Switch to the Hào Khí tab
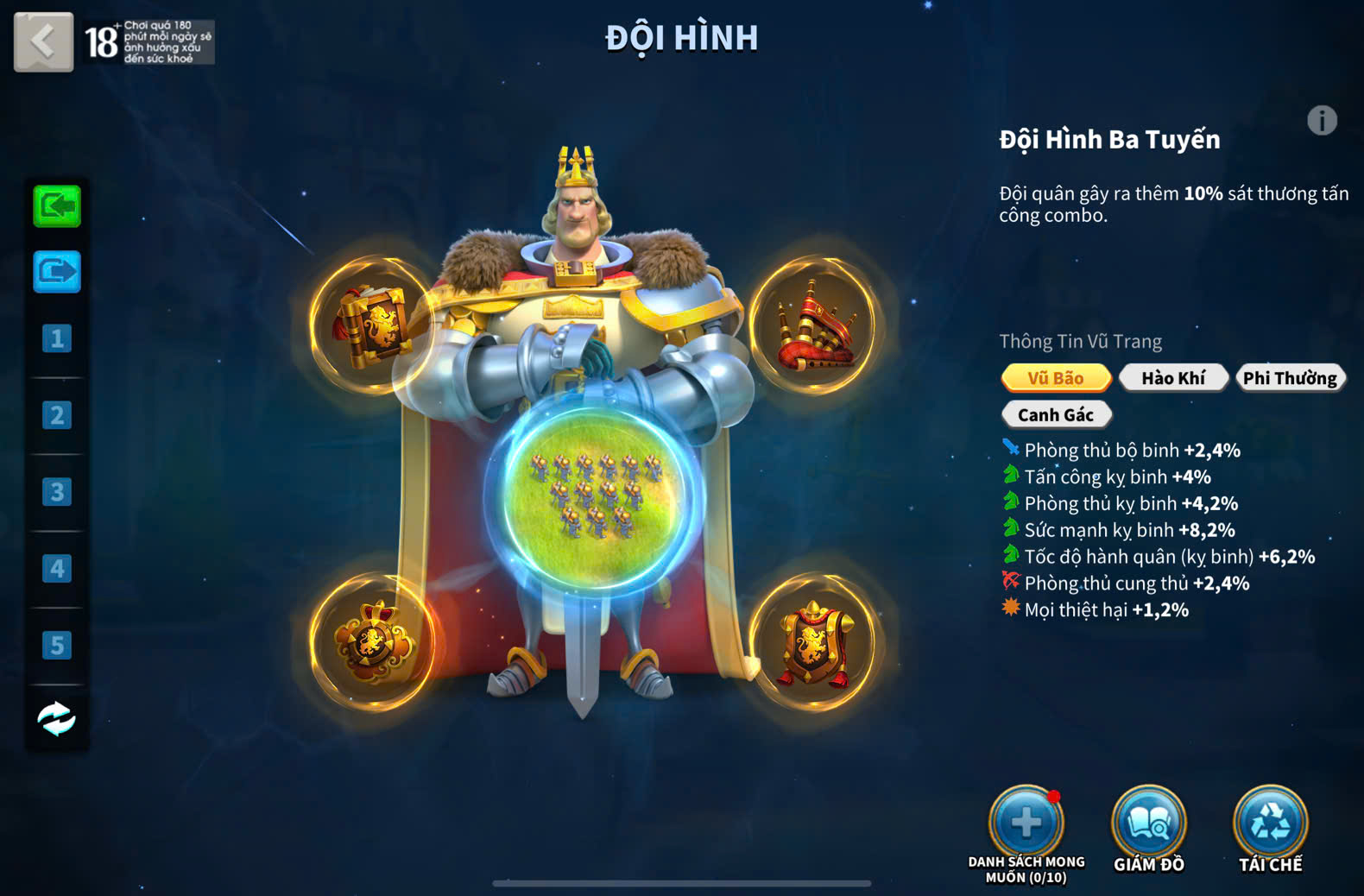Screen dimensions: 1364x896 (x=1172, y=378)
